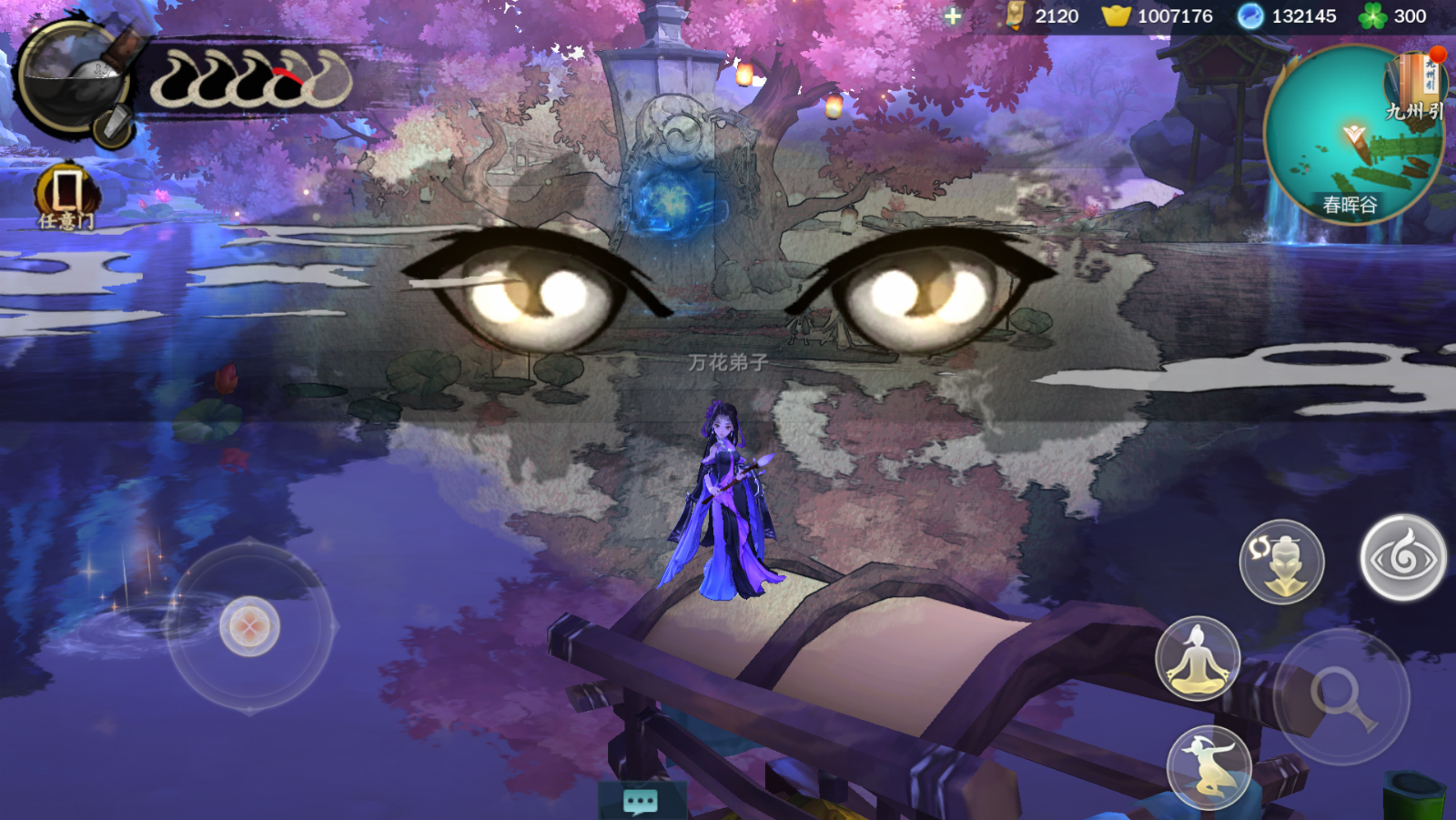Tap the character switch portrait button
Screen dimensions: 1456x820
tap(1281, 562)
